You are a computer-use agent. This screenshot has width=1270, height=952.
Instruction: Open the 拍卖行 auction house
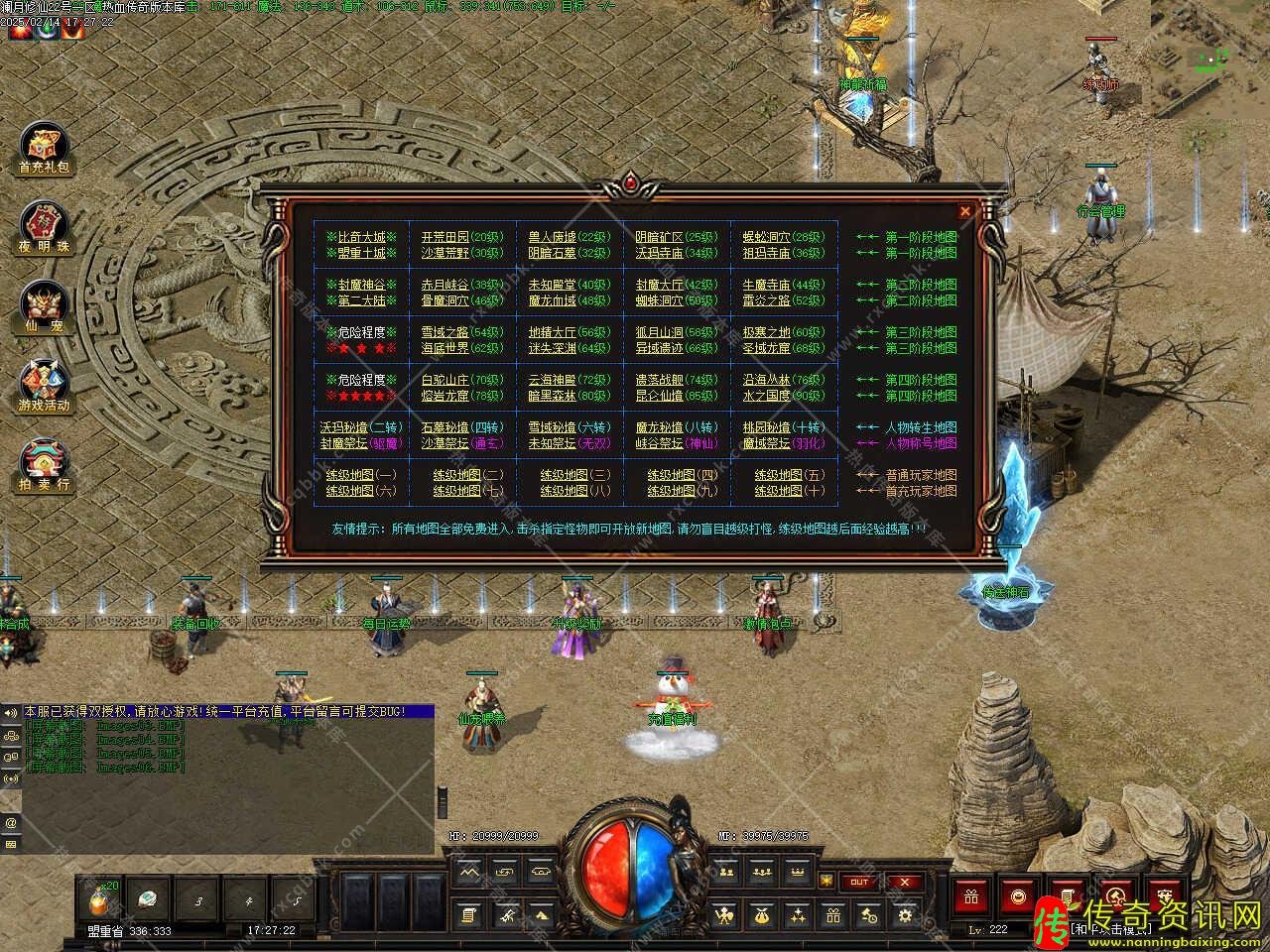(x=44, y=466)
